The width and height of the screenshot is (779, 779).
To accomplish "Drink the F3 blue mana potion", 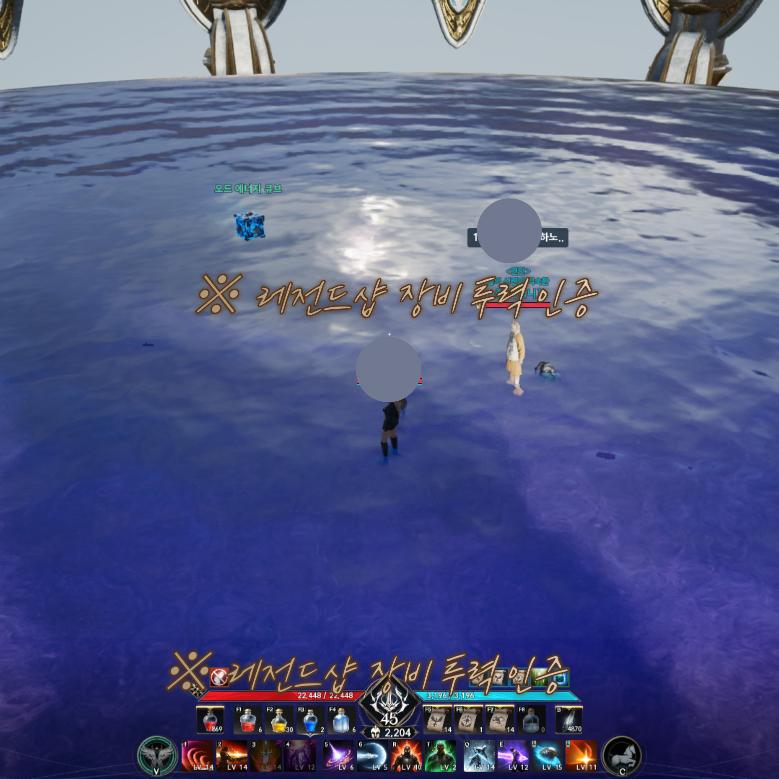I will click(310, 719).
